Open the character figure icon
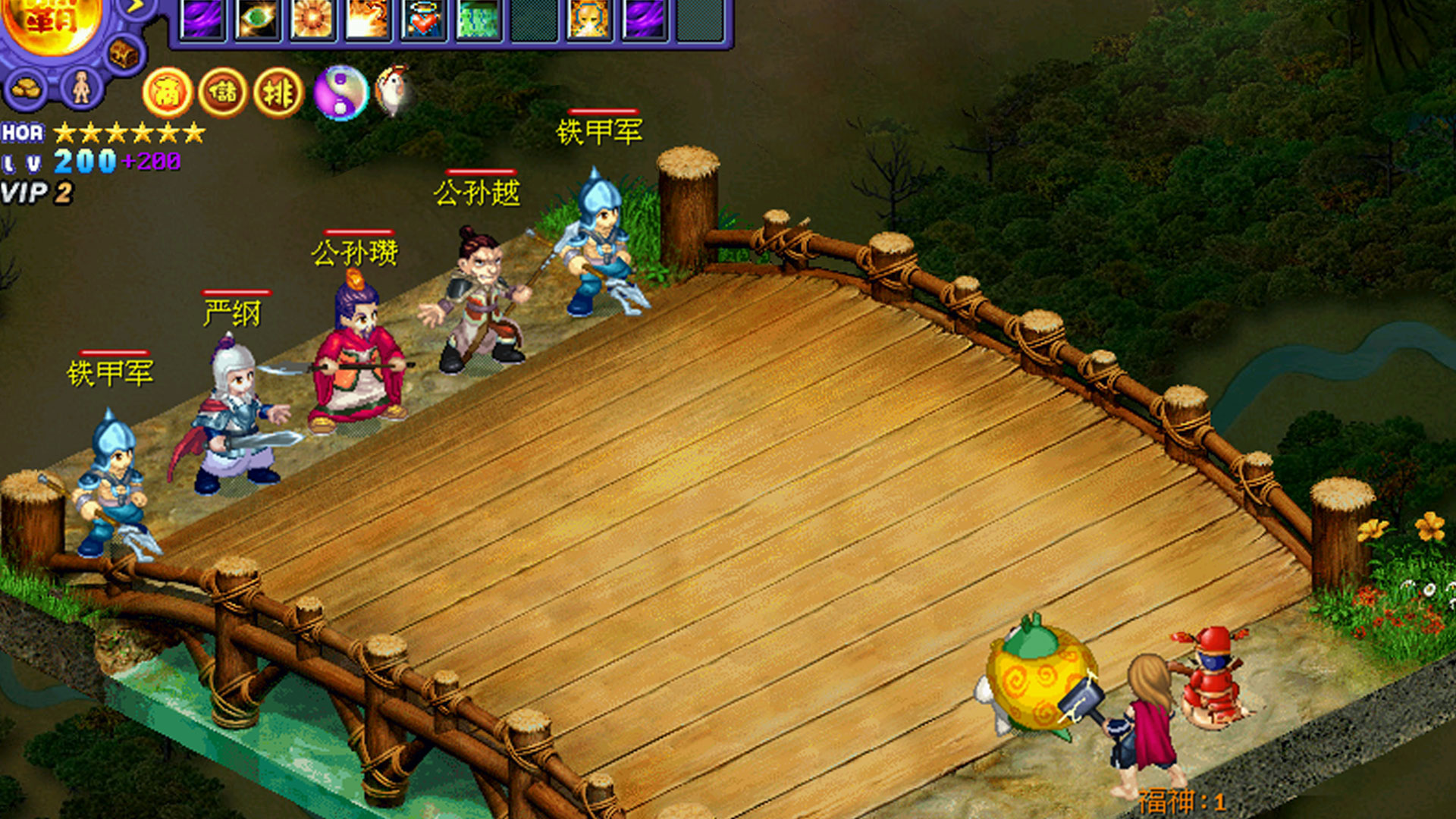This screenshot has height=819, width=1456. [x=81, y=88]
